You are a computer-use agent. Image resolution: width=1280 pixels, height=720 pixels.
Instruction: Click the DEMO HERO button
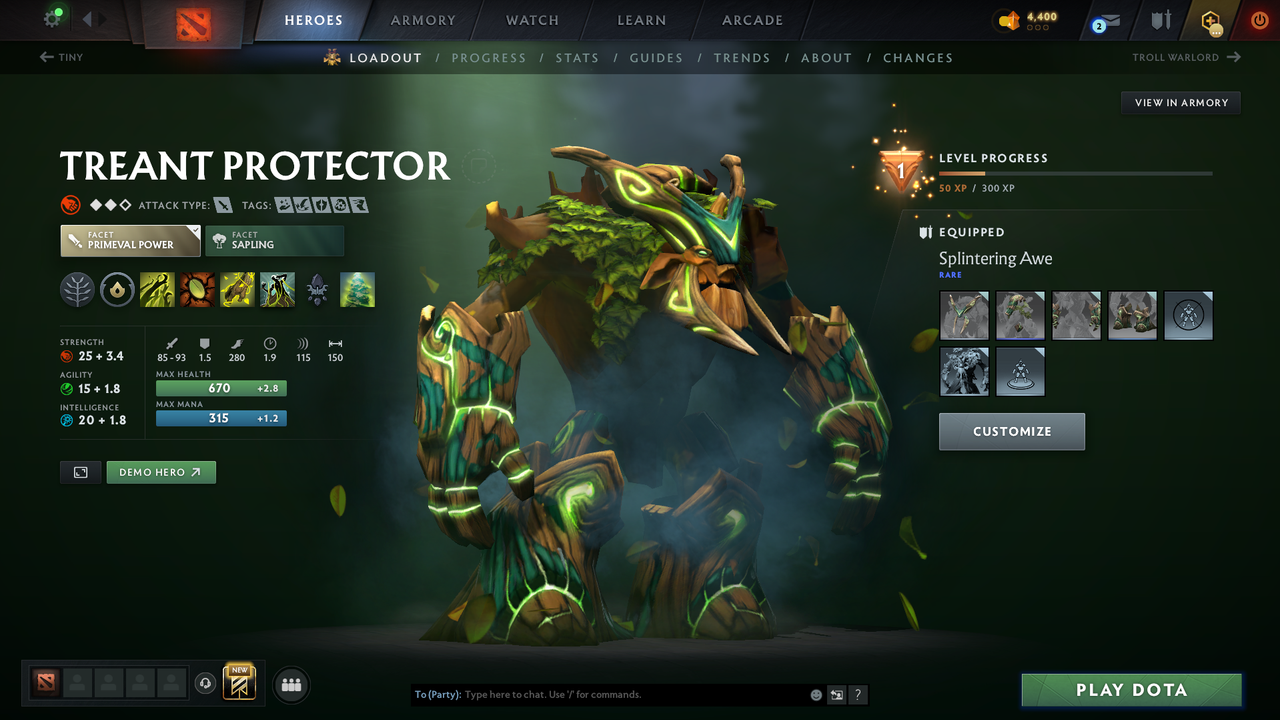pos(160,471)
